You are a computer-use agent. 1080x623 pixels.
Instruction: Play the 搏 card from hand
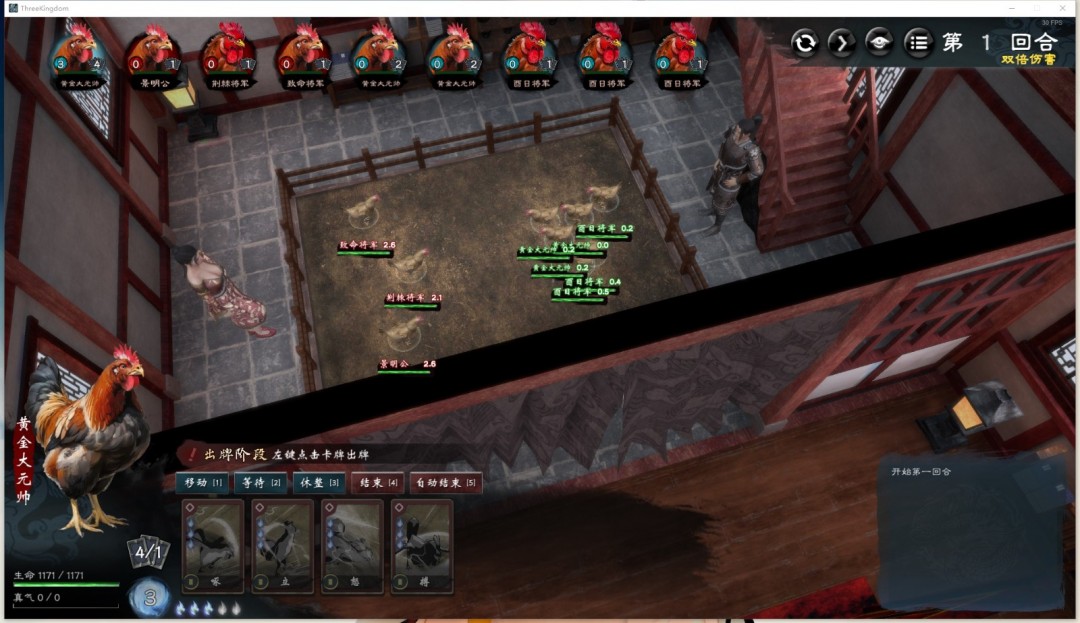point(422,546)
